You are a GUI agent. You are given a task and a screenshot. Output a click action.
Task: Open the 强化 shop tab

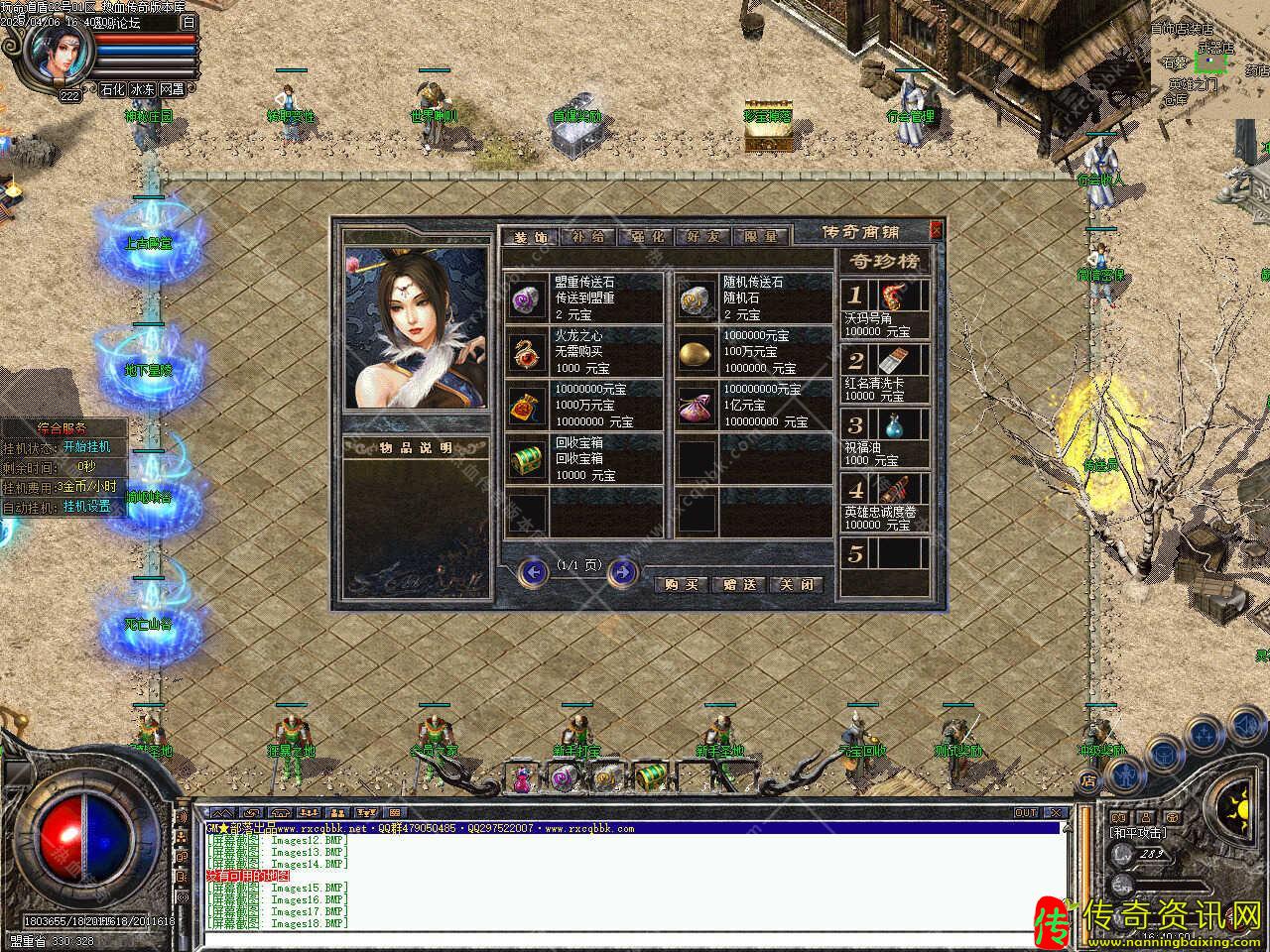click(644, 237)
